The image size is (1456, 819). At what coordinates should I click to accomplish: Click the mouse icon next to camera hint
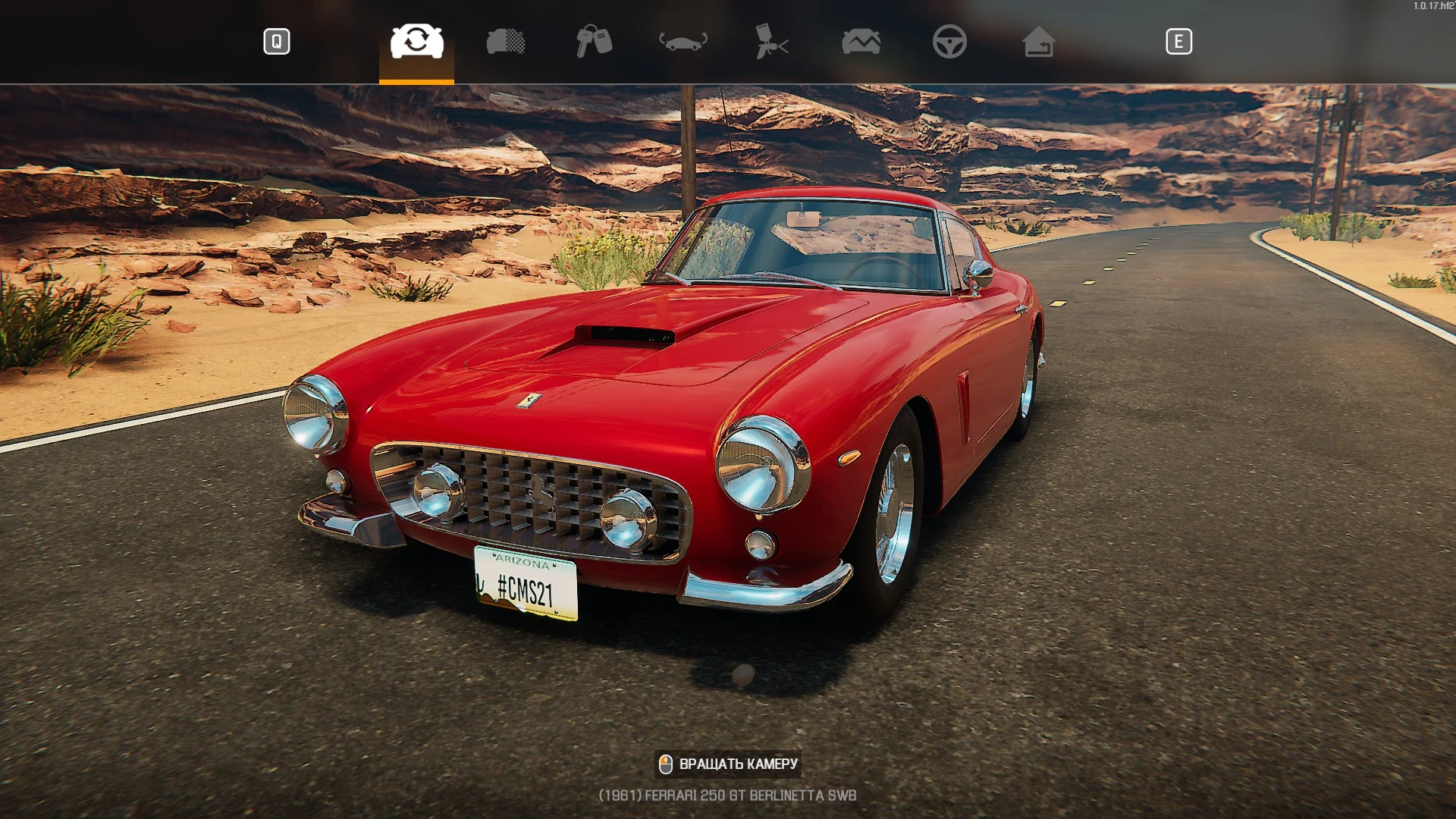pyautogui.click(x=666, y=764)
